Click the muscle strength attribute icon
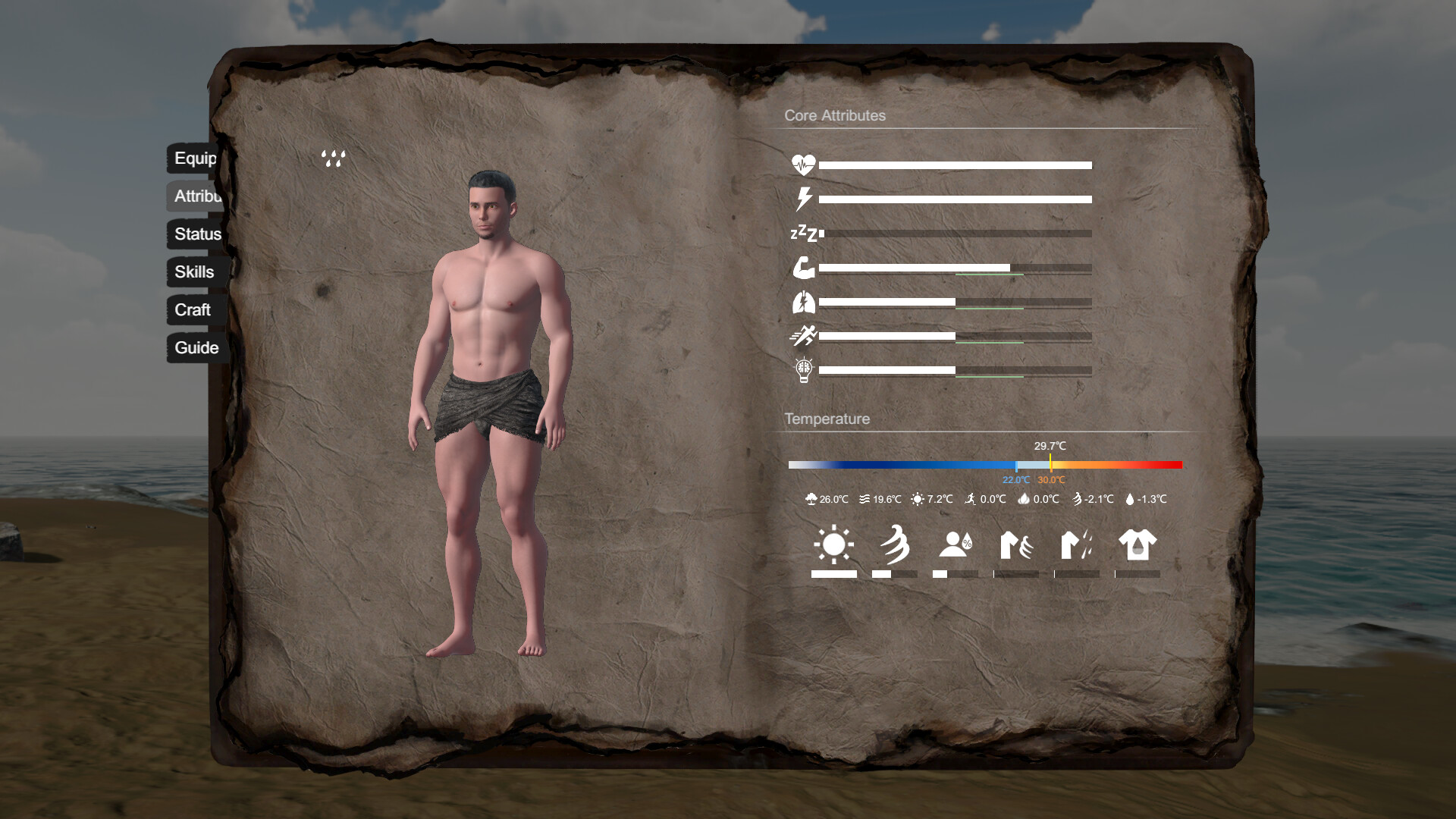The width and height of the screenshot is (1456, 819). (x=805, y=268)
